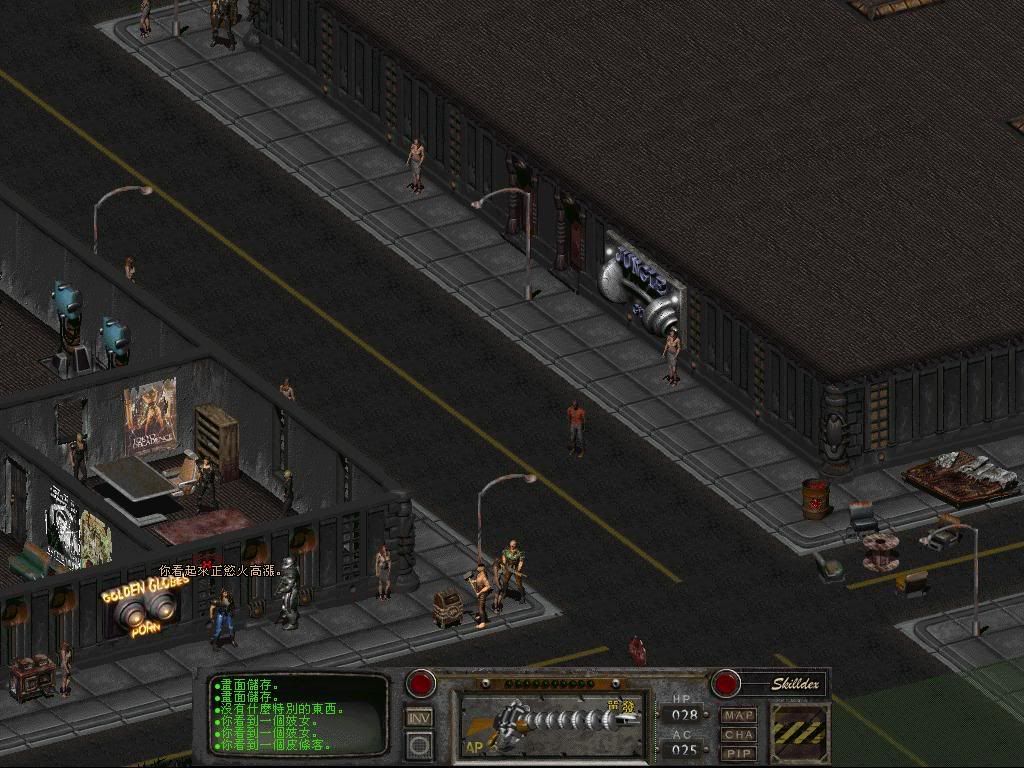
Task: Select the green message log display
Action: pyautogui.click(x=298, y=716)
